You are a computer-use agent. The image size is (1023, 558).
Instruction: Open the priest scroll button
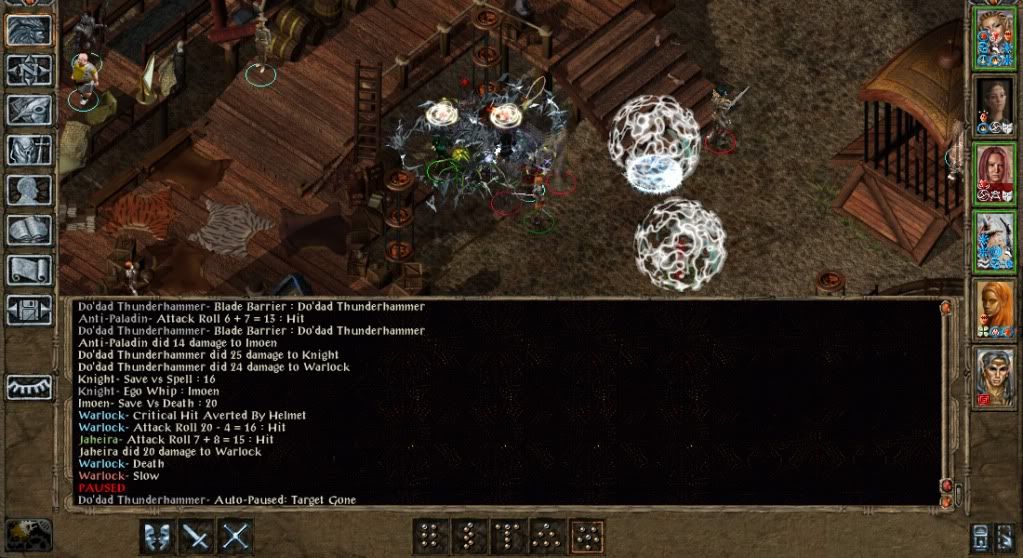click(29, 269)
